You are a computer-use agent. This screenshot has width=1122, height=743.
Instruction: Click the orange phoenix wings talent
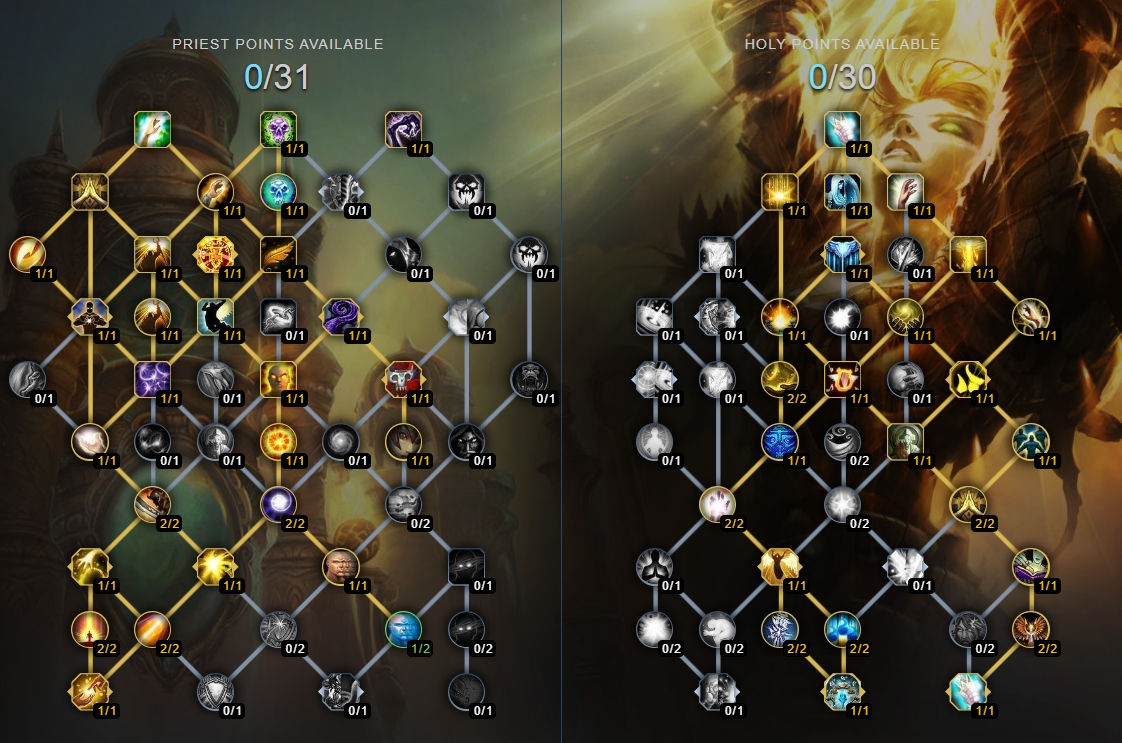click(x=1030, y=628)
